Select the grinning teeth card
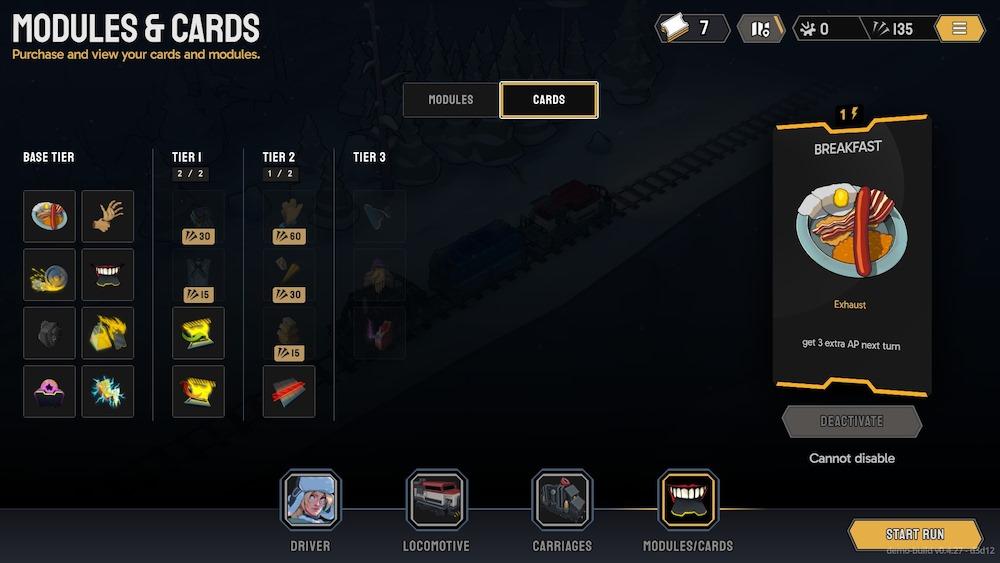This screenshot has height=563, width=1000. [x=108, y=274]
